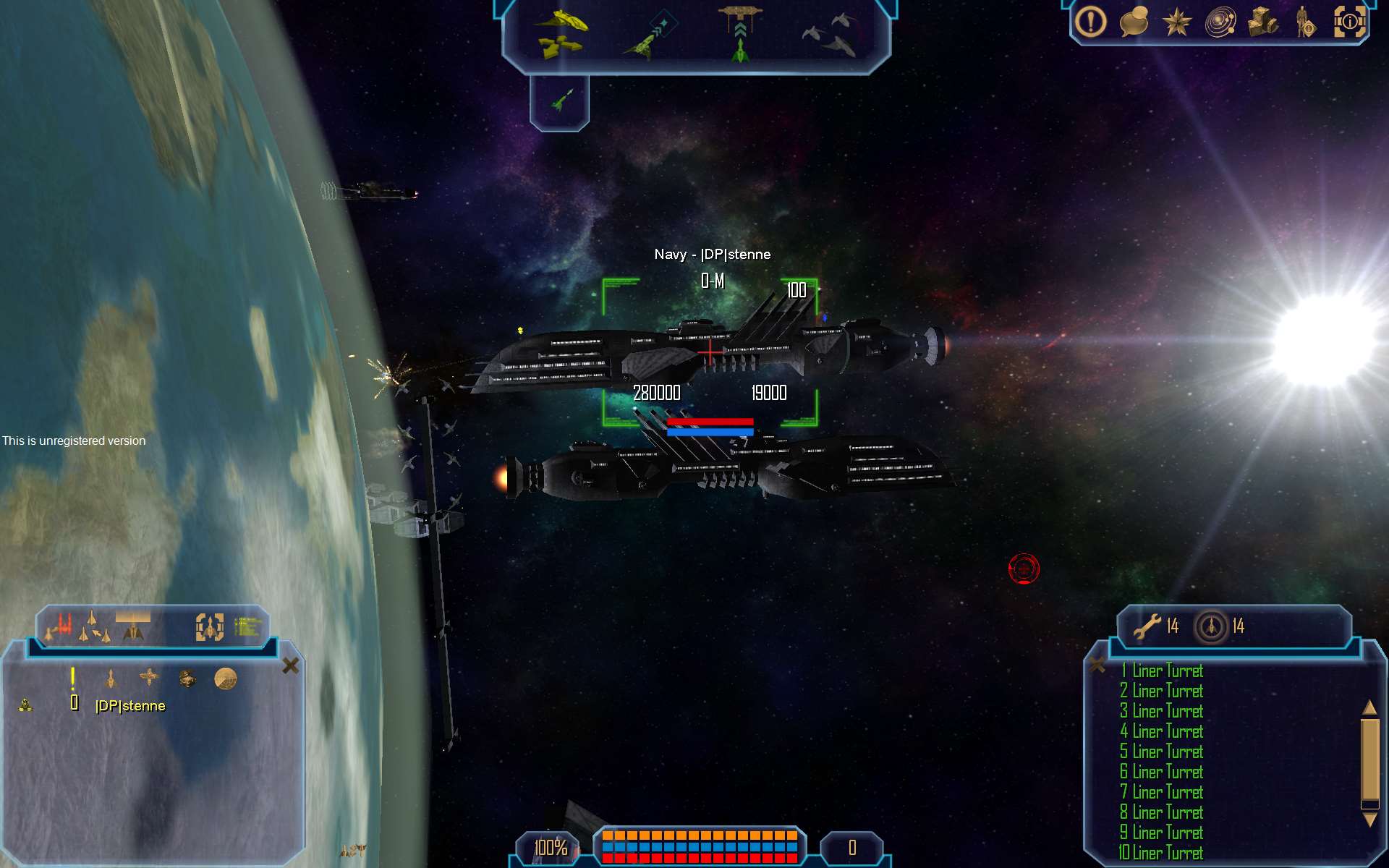This screenshot has width=1389, height=868.
Task: Select 10 Liner Turret in the list
Action: pos(1162,853)
